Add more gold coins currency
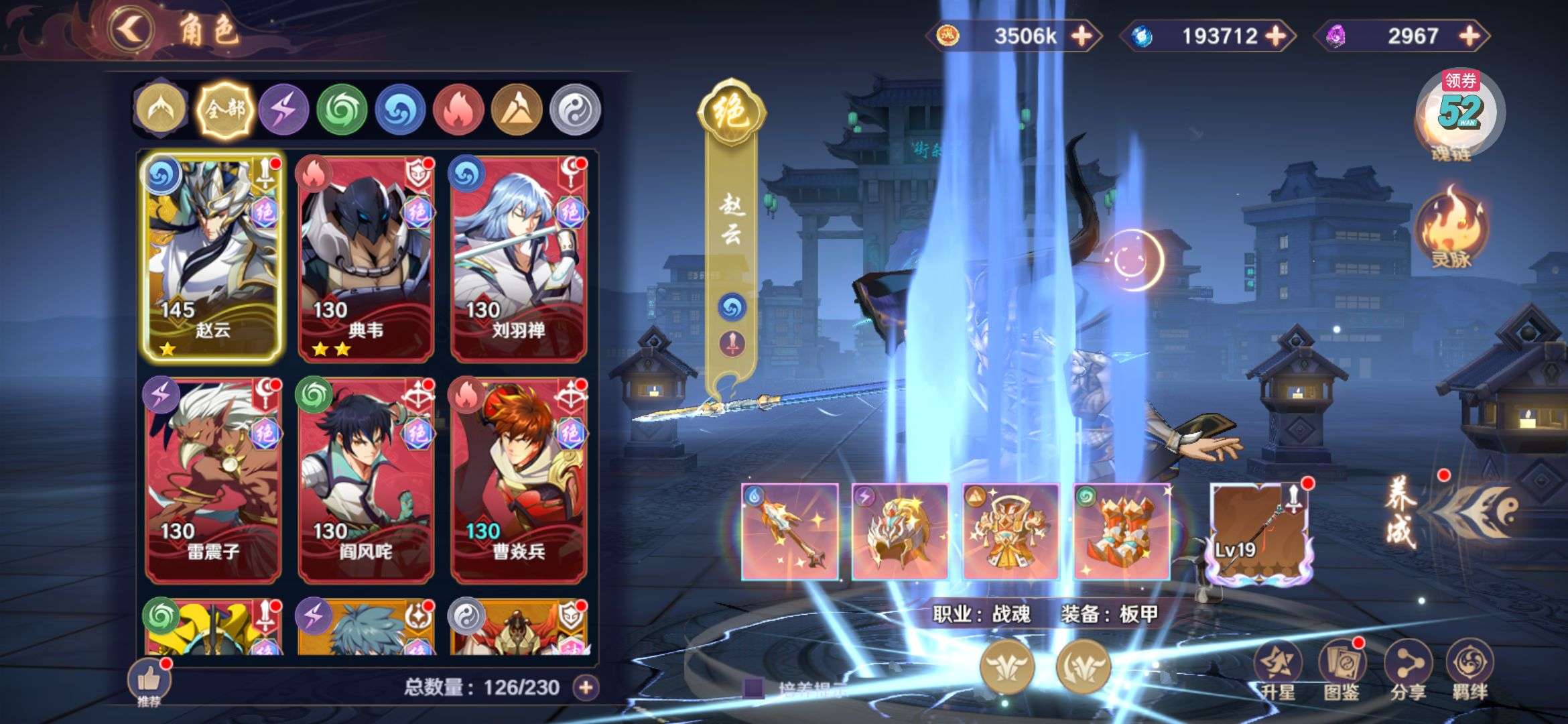Image resolution: width=1568 pixels, height=724 pixels. (x=1081, y=36)
